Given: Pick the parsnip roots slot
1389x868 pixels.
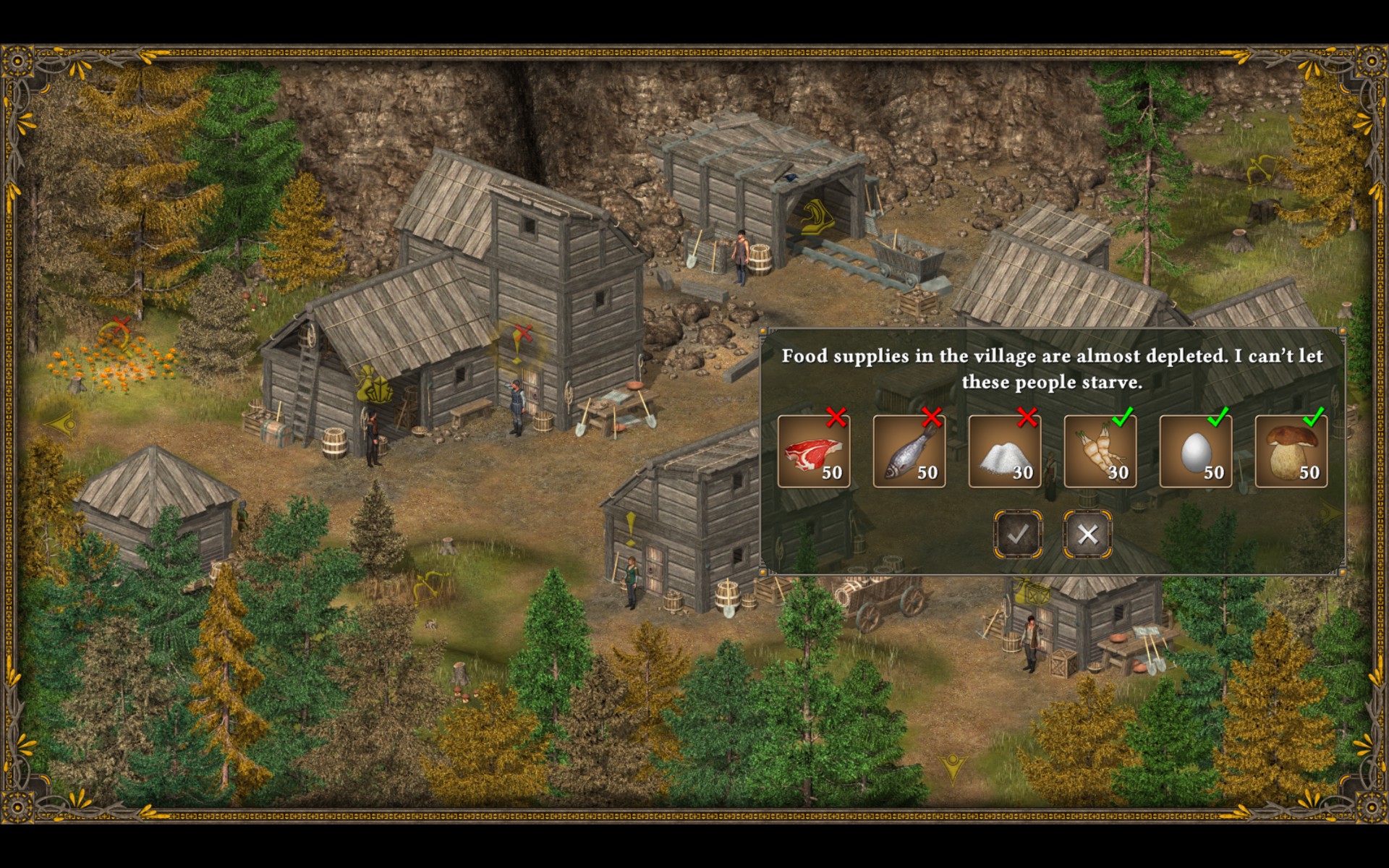Looking at the screenshot, I should [x=1100, y=451].
